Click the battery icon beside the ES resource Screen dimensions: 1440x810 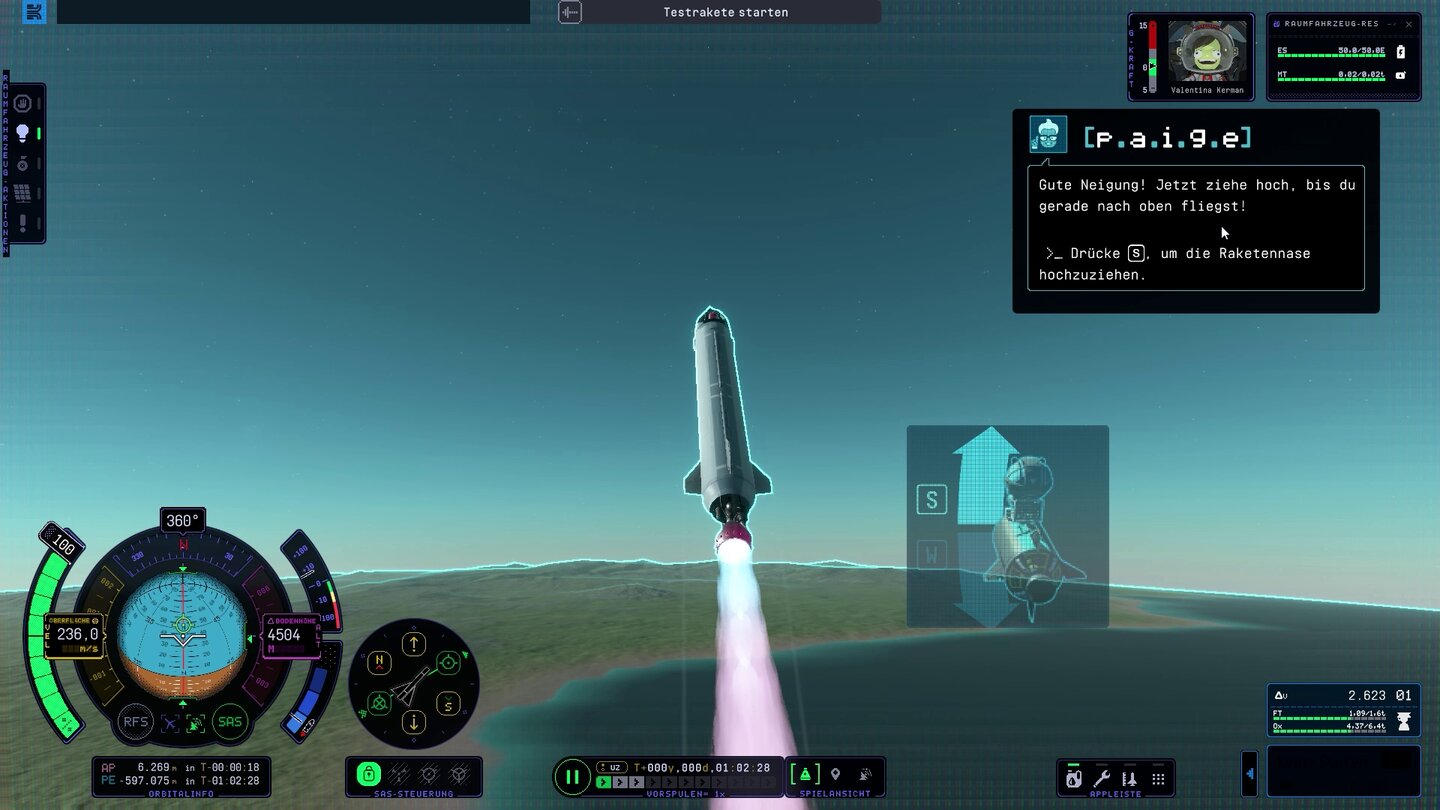point(1400,52)
